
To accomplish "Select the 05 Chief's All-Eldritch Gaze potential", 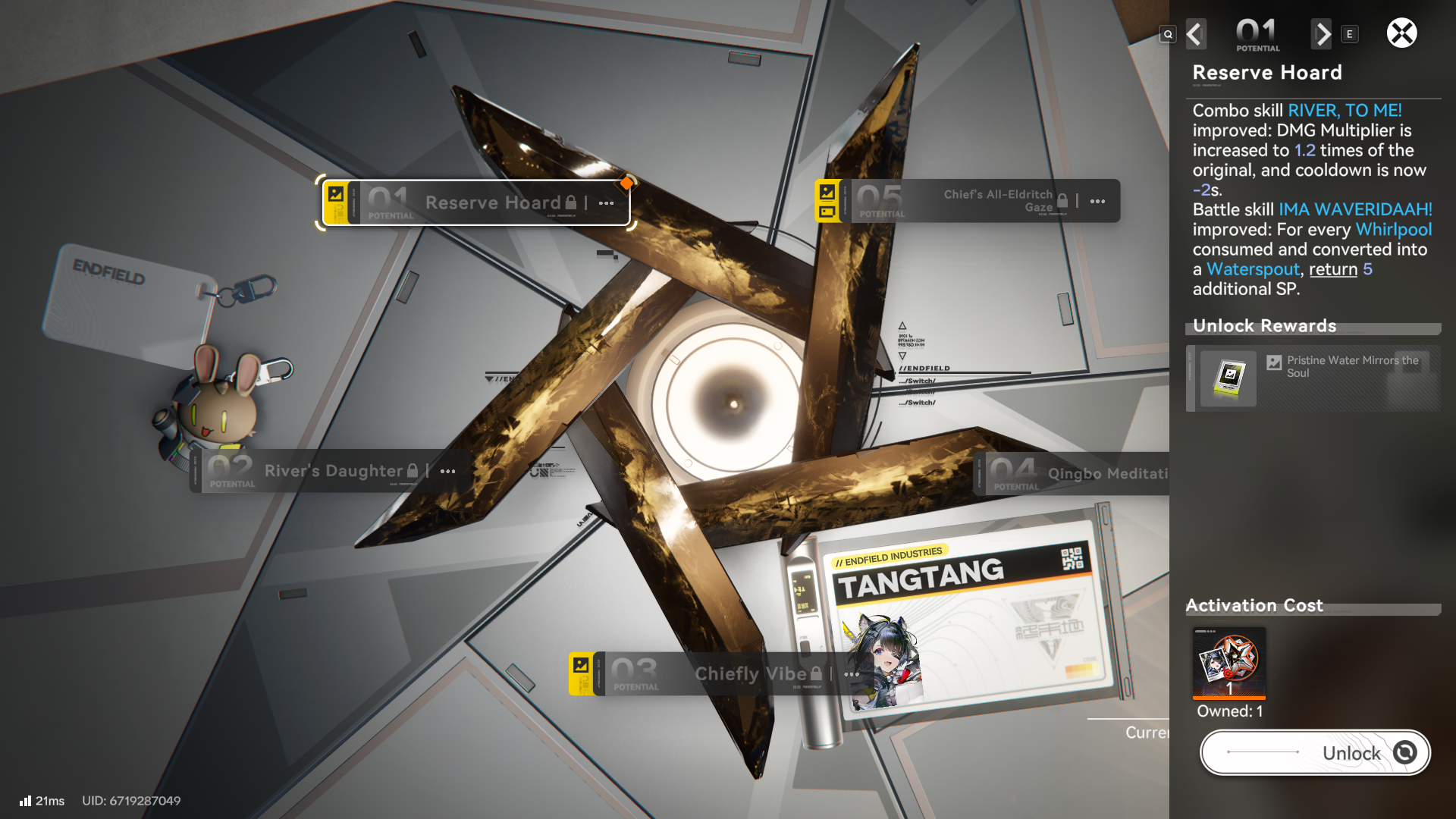I will click(x=967, y=201).
